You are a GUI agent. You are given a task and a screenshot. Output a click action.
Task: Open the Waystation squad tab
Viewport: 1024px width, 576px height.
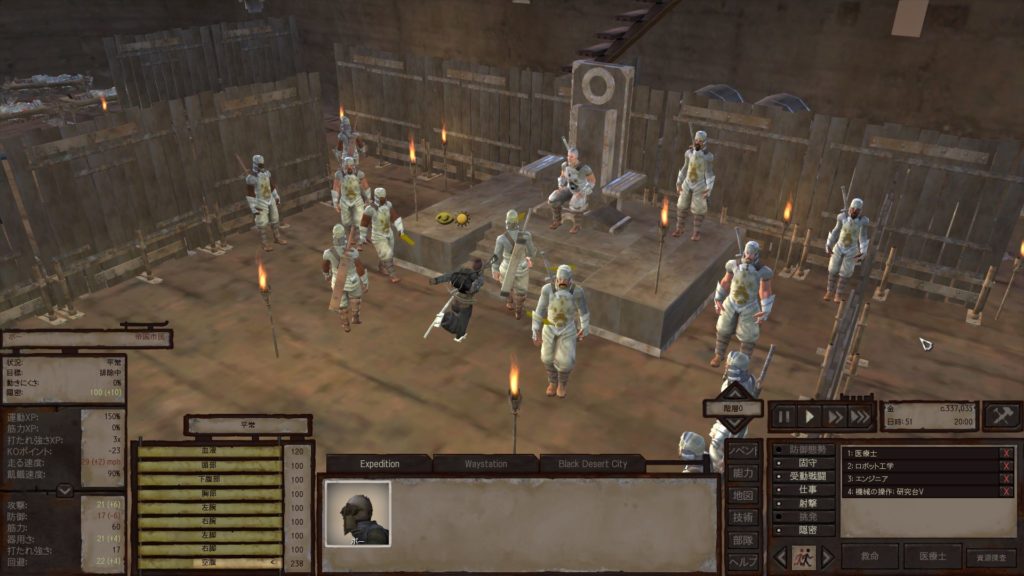pyautogui.click(x=486, y=464)
